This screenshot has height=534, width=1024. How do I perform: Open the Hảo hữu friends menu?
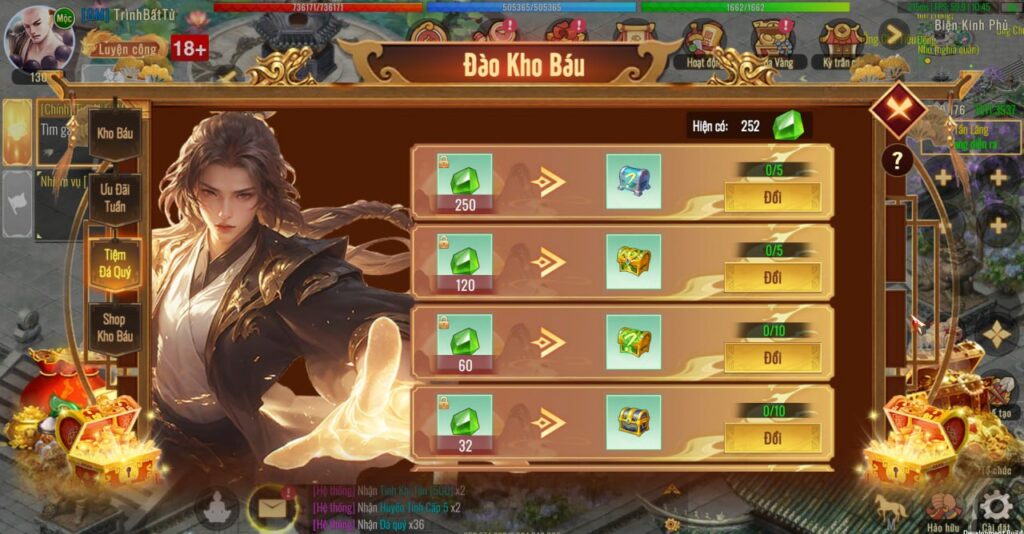point(942,509)
